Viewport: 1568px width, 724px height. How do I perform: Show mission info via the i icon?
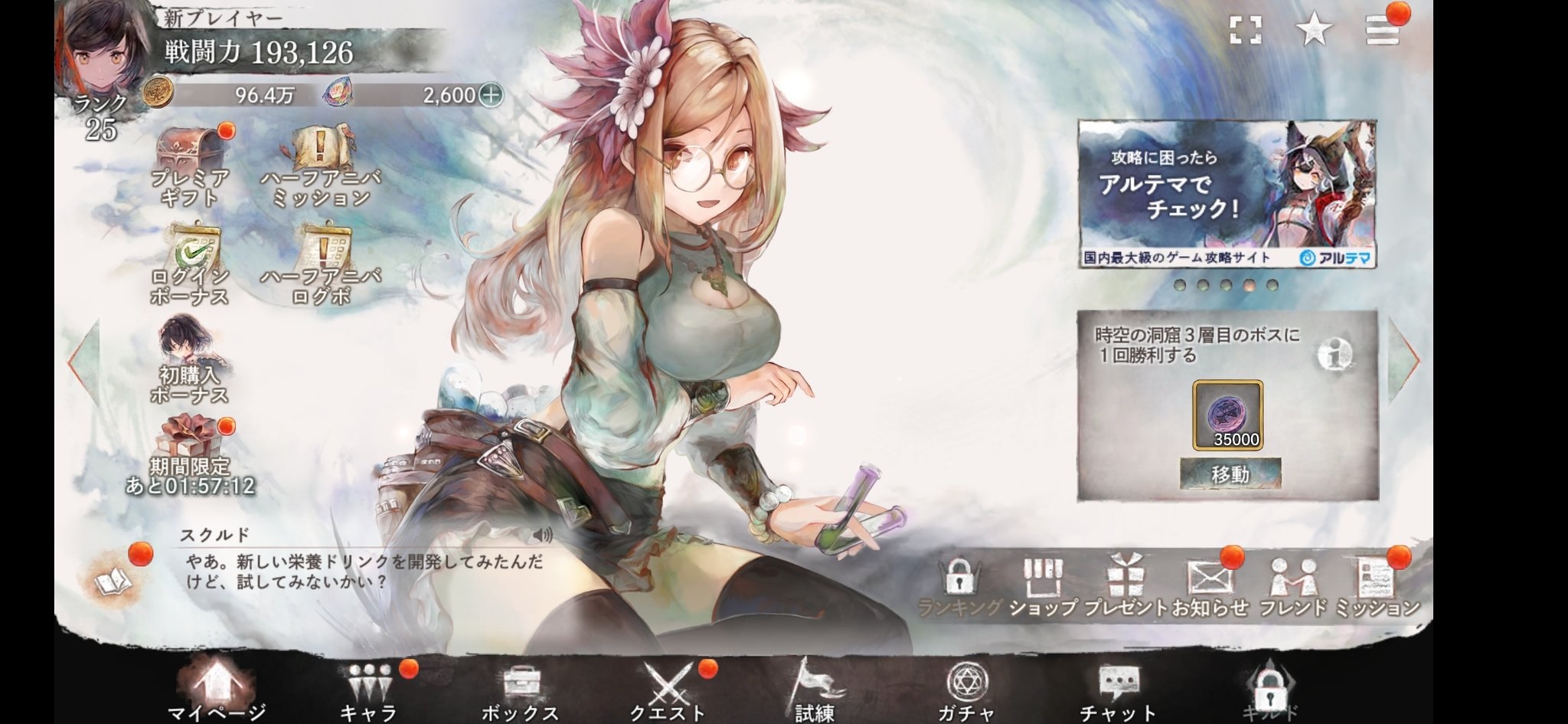click(x=1335, y=355)
